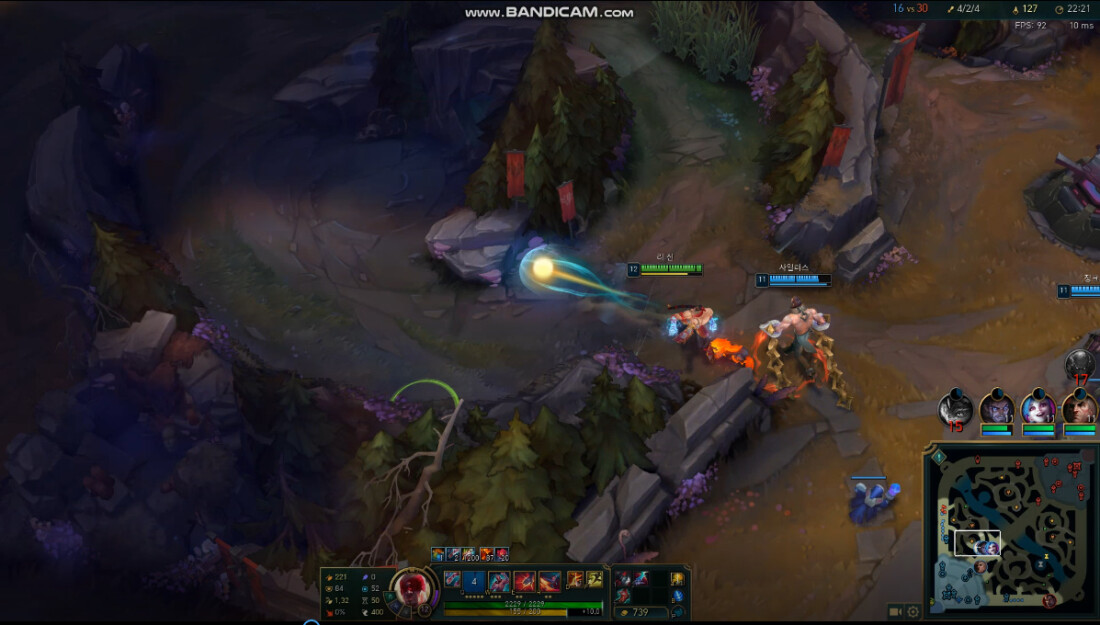The image size is (1100, 625).
Task: Use the orange summoner spell beside Flash
Action: pos(577,579)
